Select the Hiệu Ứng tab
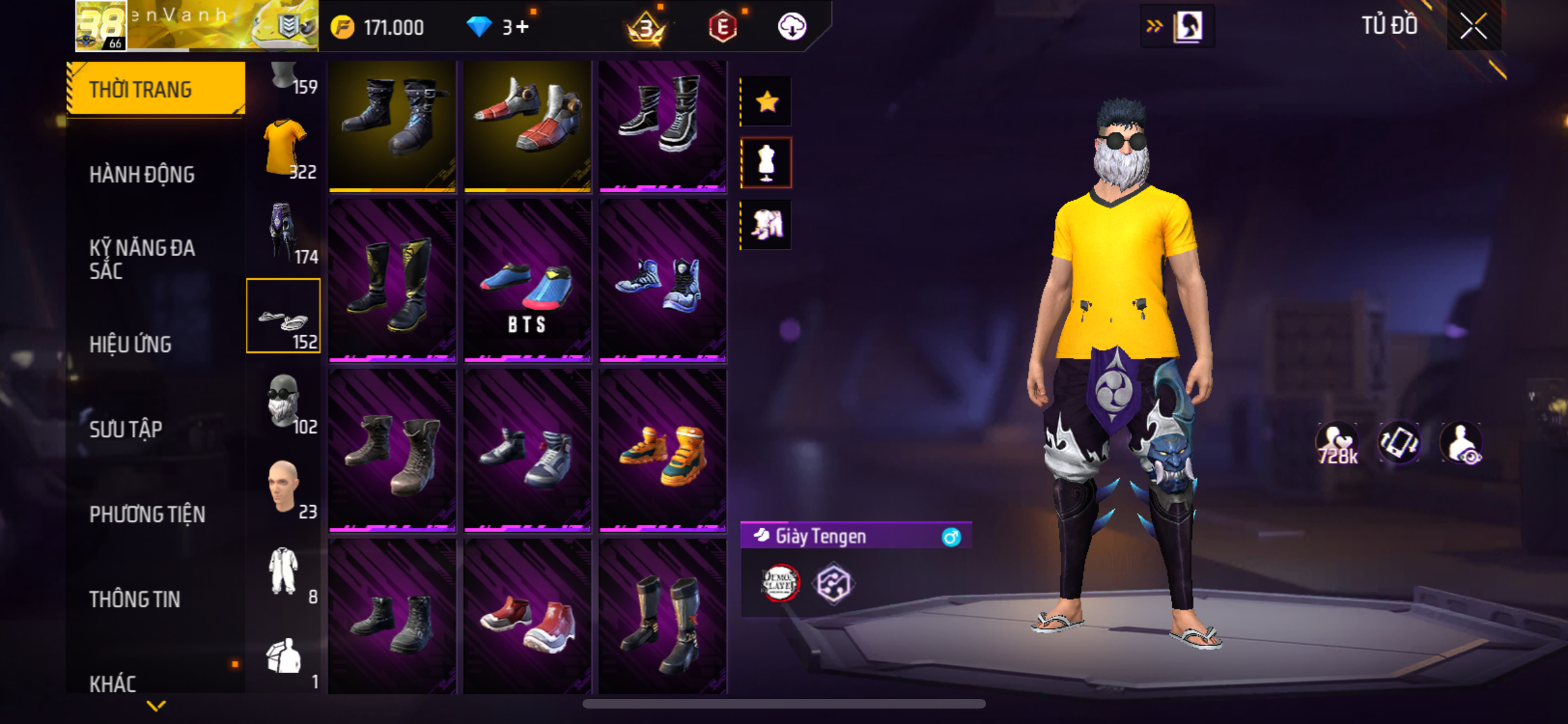The width and height of the screenshot is (1568, 724). tap(130, 344)
